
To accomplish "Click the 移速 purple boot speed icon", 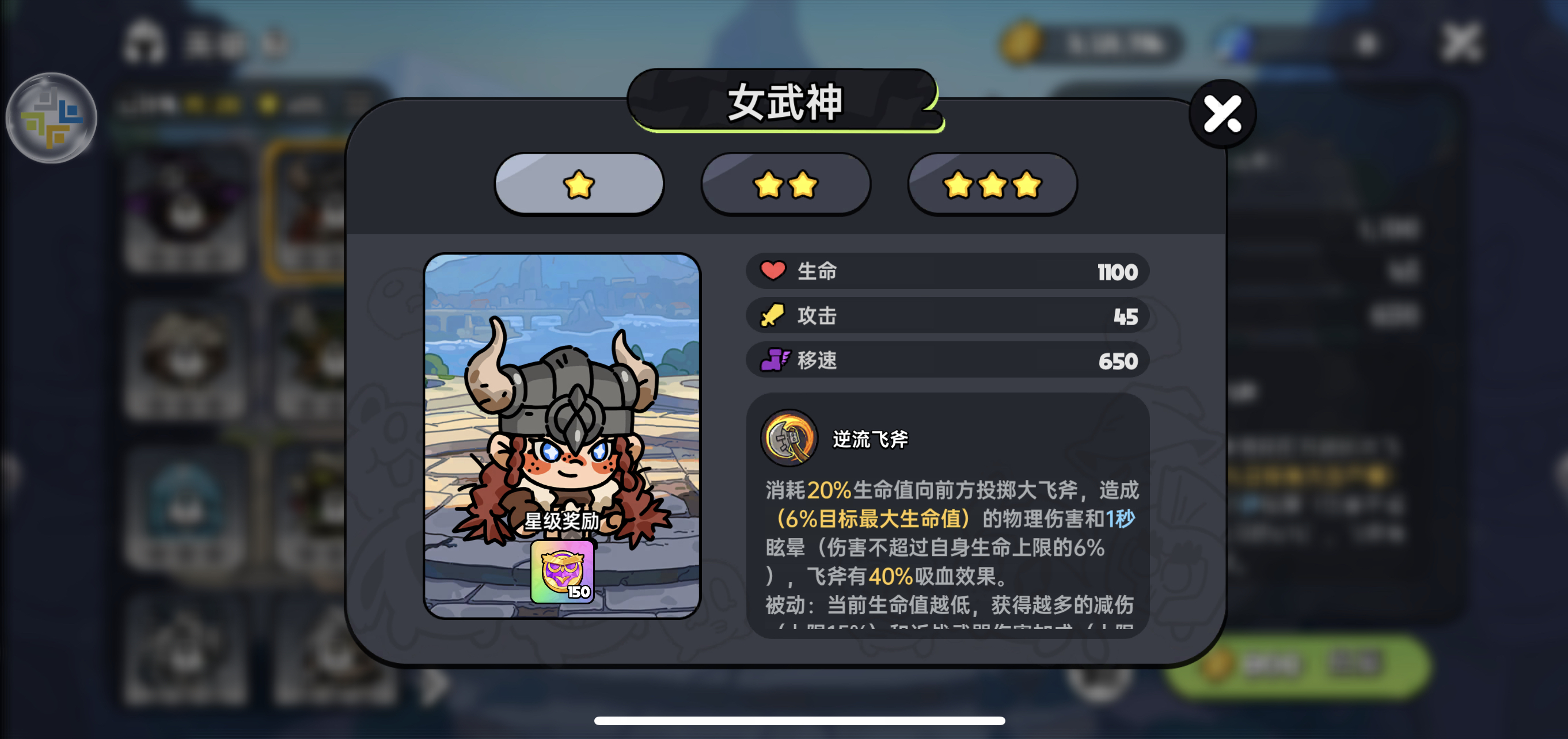I will click(774, 360).
